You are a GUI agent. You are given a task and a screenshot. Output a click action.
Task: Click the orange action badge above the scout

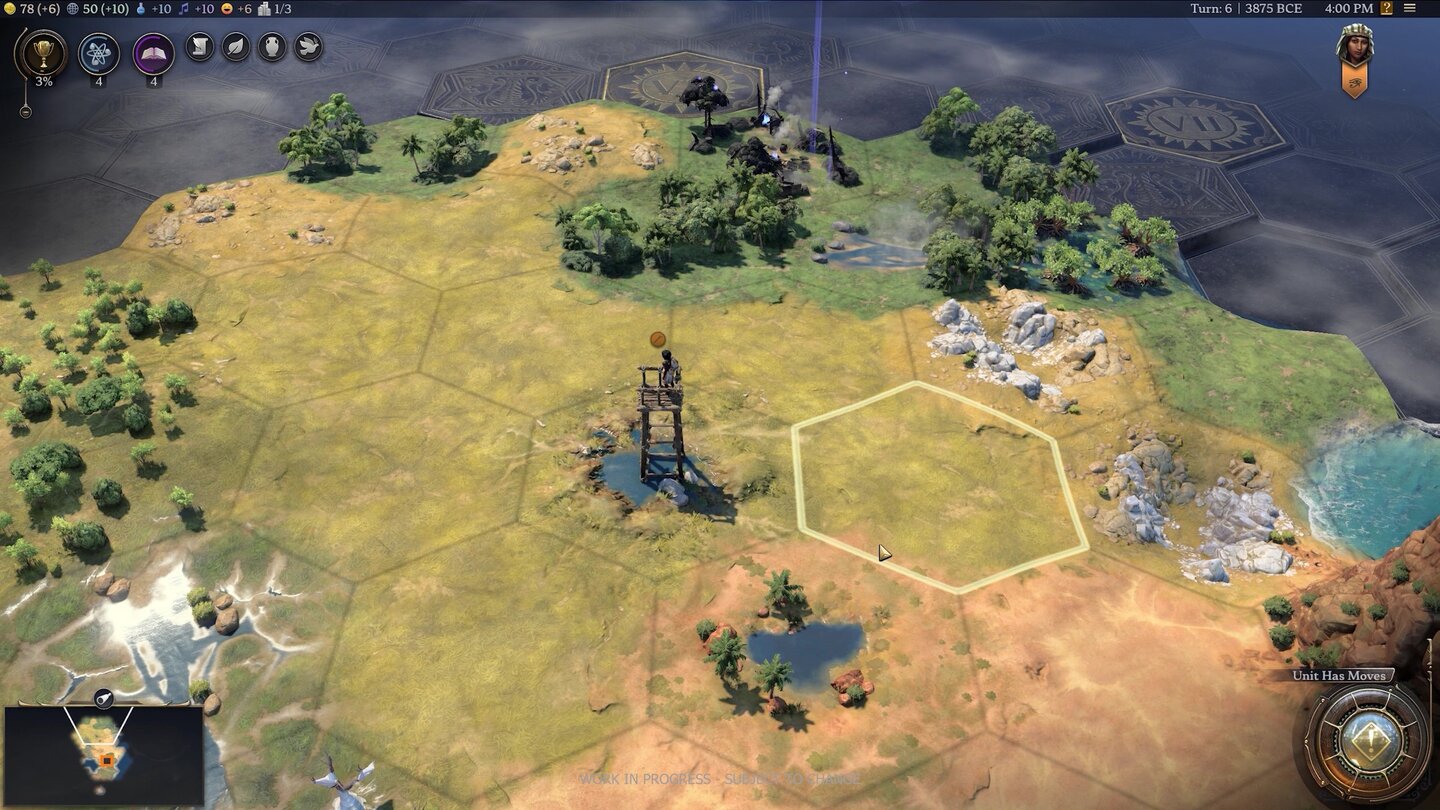point(659,338)
